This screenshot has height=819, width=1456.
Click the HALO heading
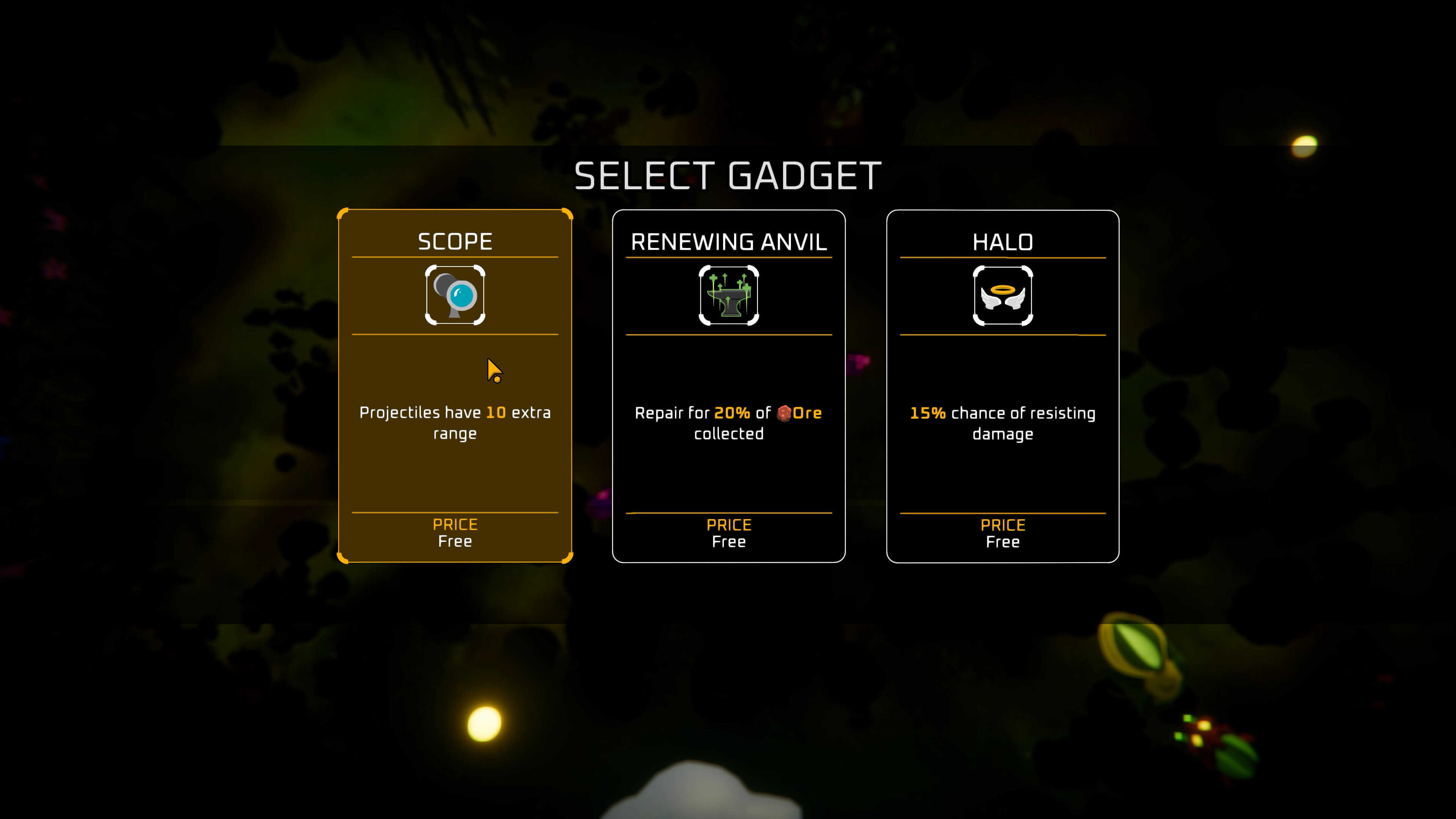pyautogui.click(x=1003, y=242)
